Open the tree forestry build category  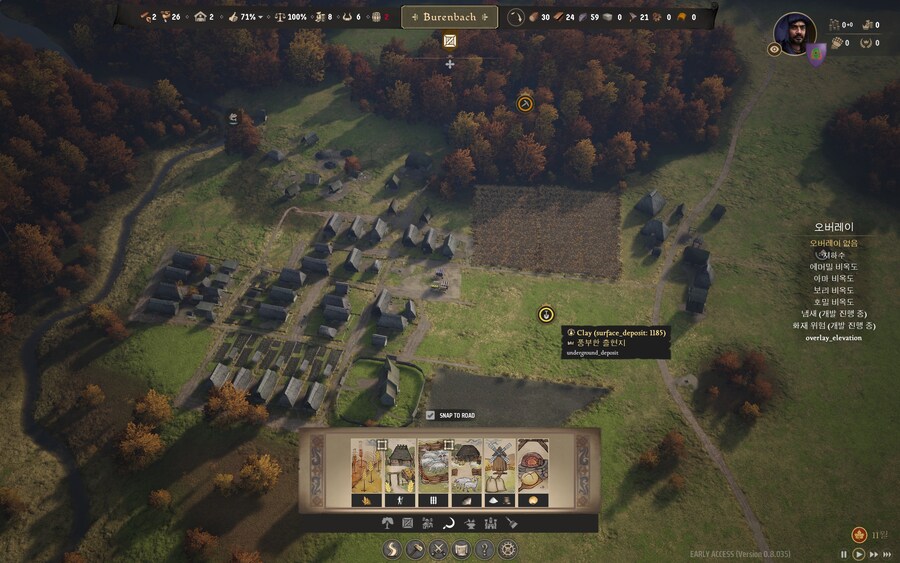pyautogui.click(x=386, y=523)
